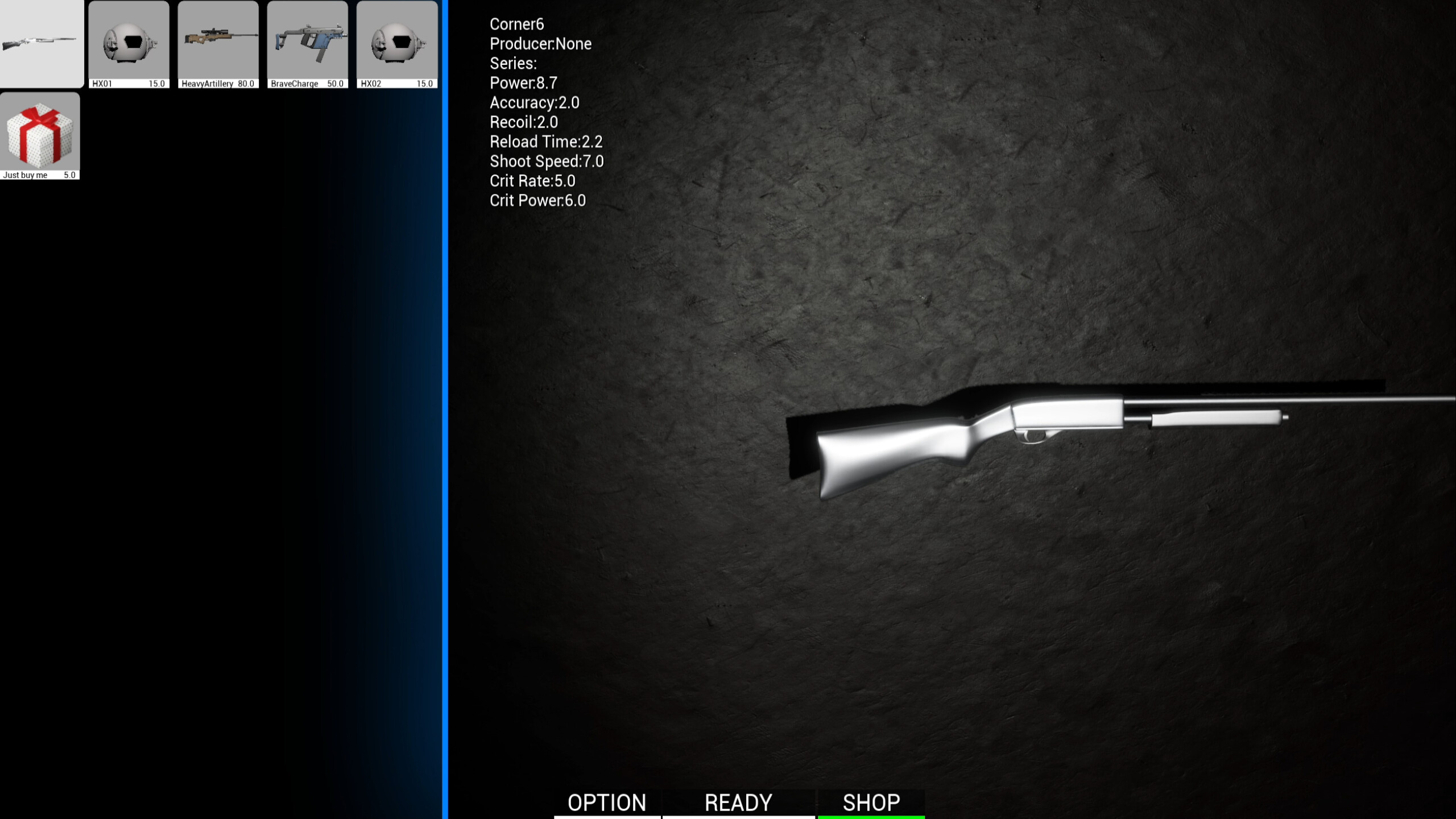Switch to the SHOP tab
The height and width of the screenshot is (819, 1456).
point(871,802)
